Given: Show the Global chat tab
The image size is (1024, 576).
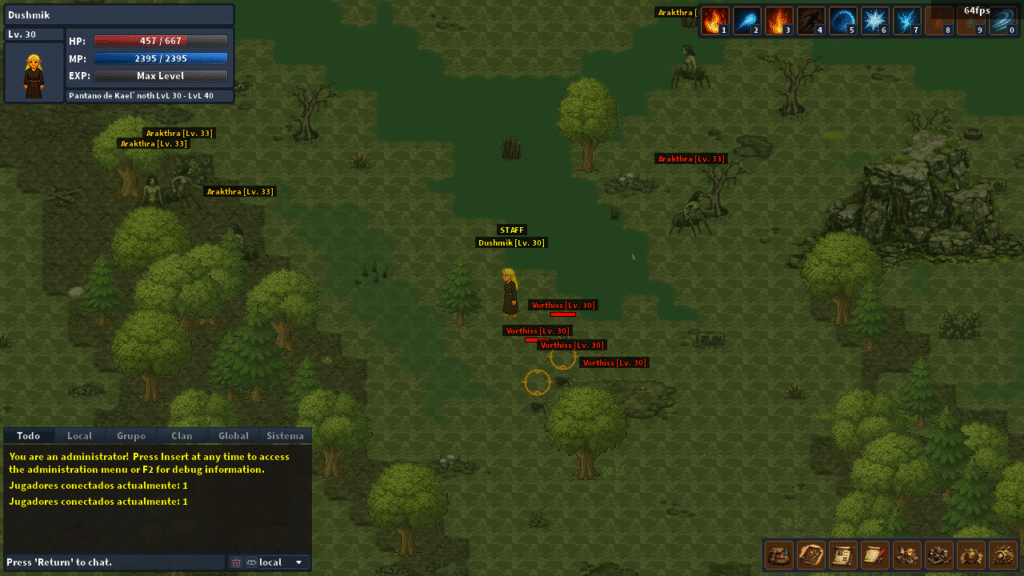Looking at the screenshot, I should coord(234,436).
